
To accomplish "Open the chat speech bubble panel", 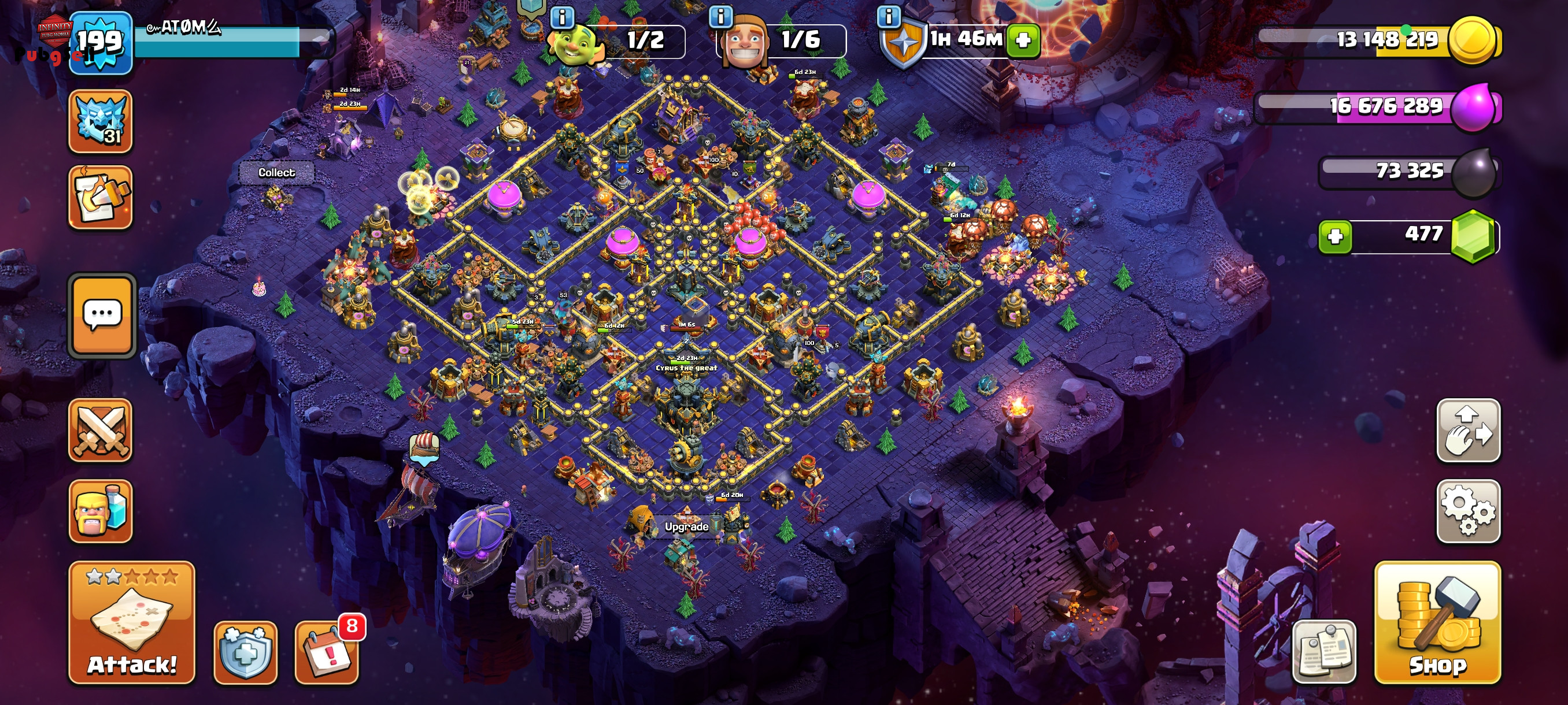I will 102,314.
